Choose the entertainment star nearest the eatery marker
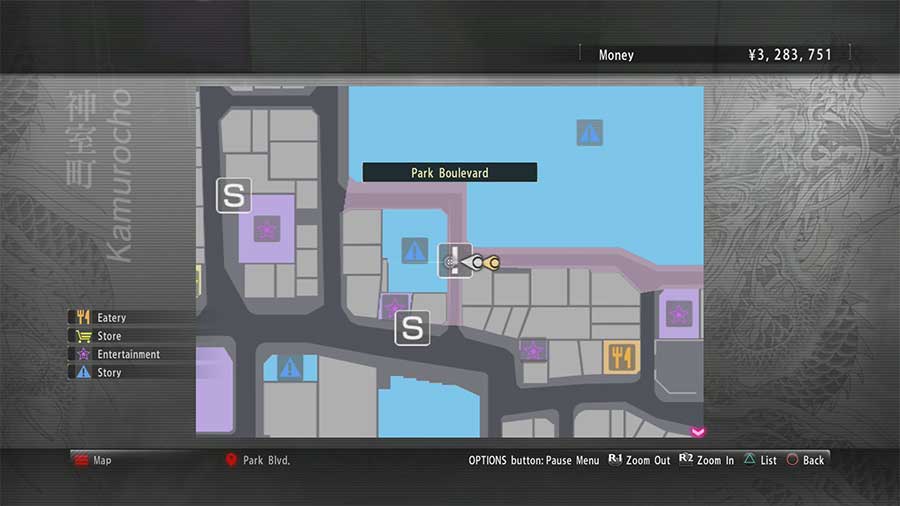This screenshot has height=506, width=900. [533, 350]
